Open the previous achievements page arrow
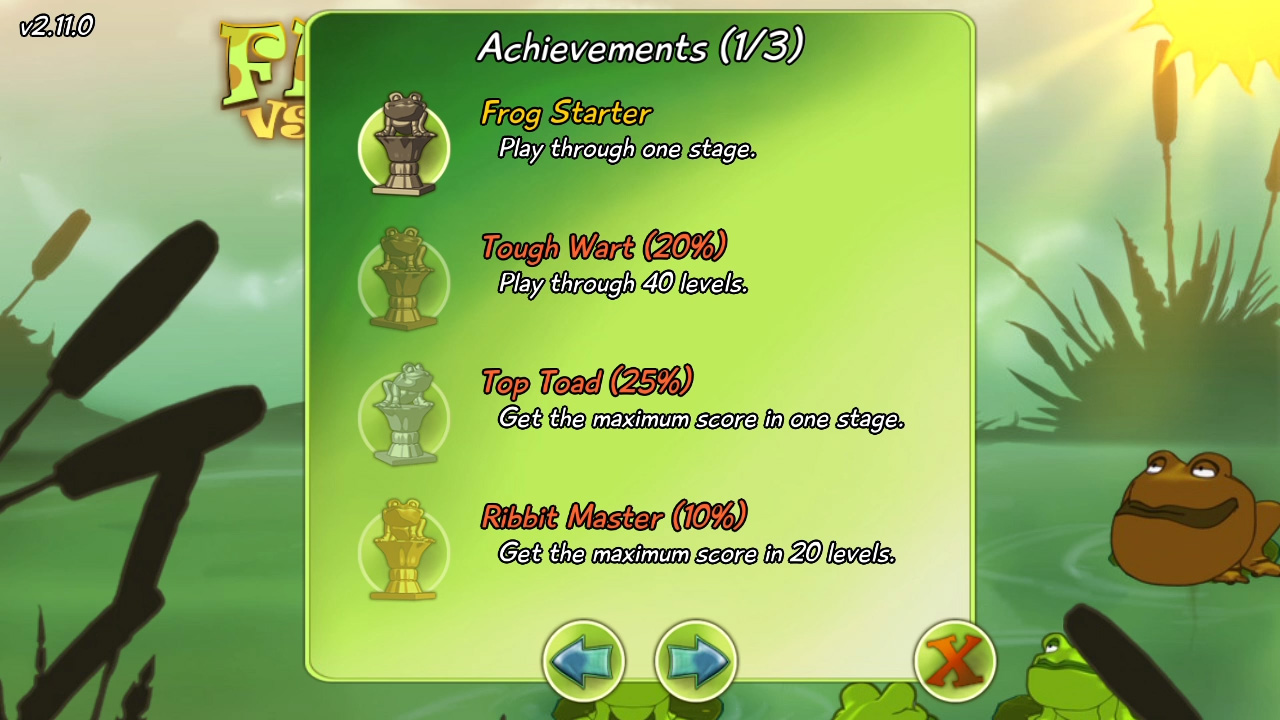 586,660
